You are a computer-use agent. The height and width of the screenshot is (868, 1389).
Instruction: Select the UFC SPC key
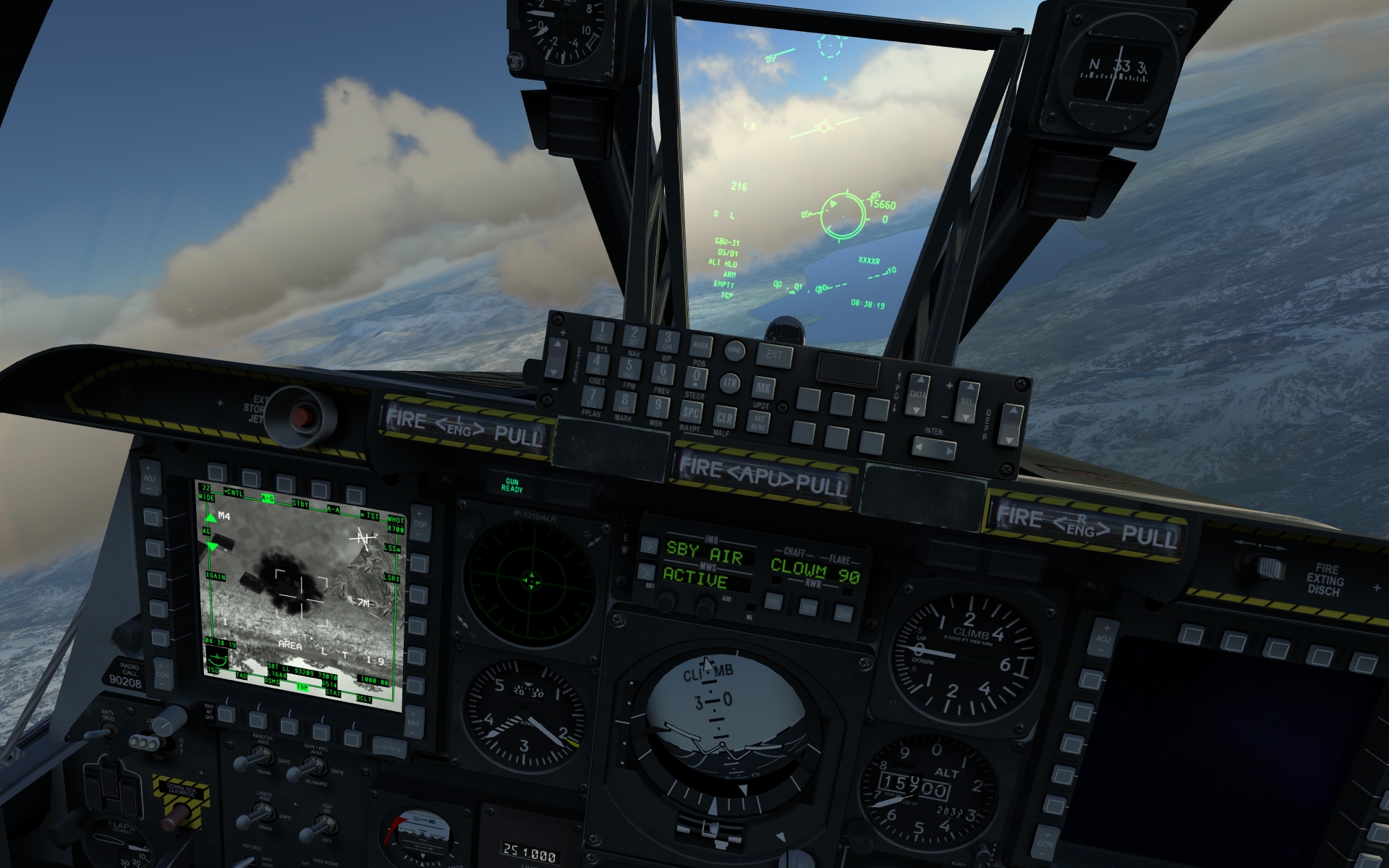pyautogui.click(x=691, y=412)
